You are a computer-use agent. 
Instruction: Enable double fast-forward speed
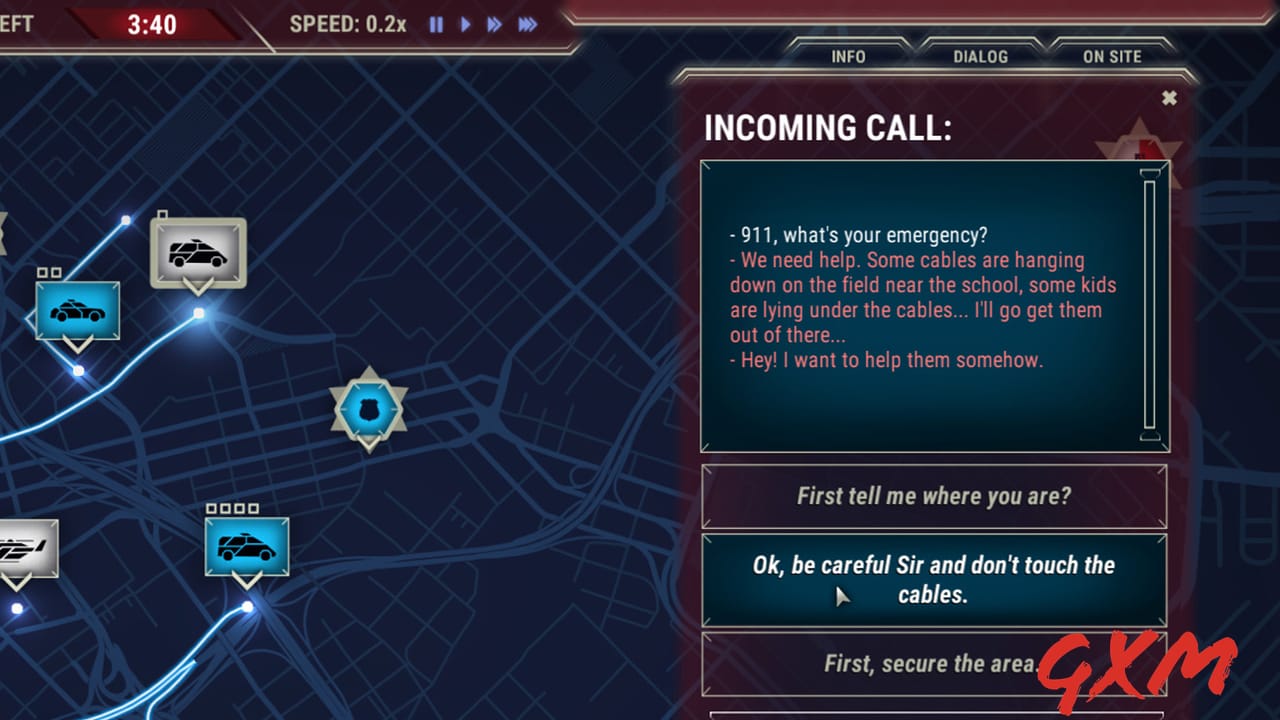click(x=494, y=25)
